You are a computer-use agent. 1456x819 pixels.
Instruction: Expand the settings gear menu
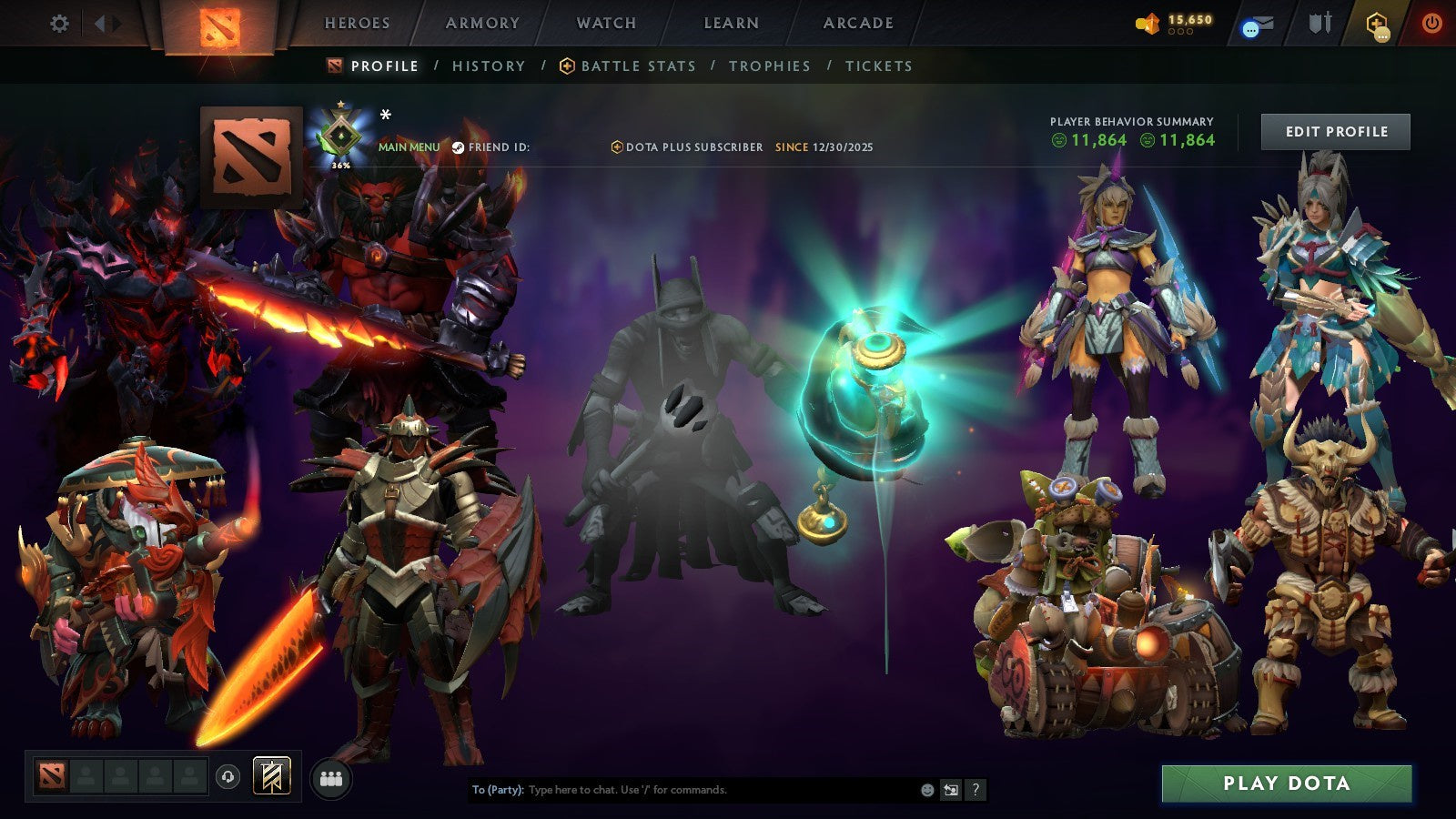coord(59,25)
